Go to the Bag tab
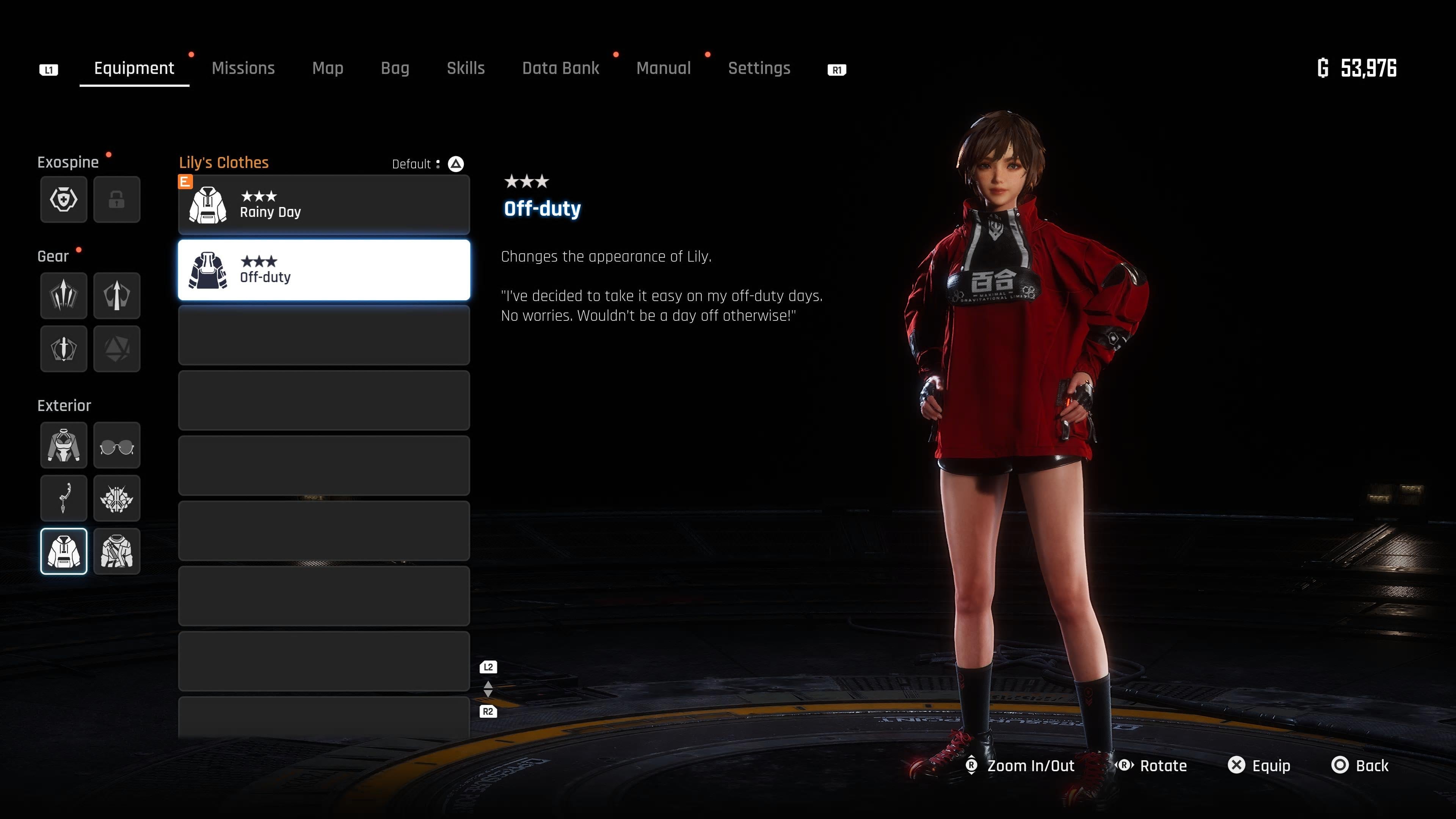Image resolution: width=1456 pixels, height=819 pixels. (395, 68)
